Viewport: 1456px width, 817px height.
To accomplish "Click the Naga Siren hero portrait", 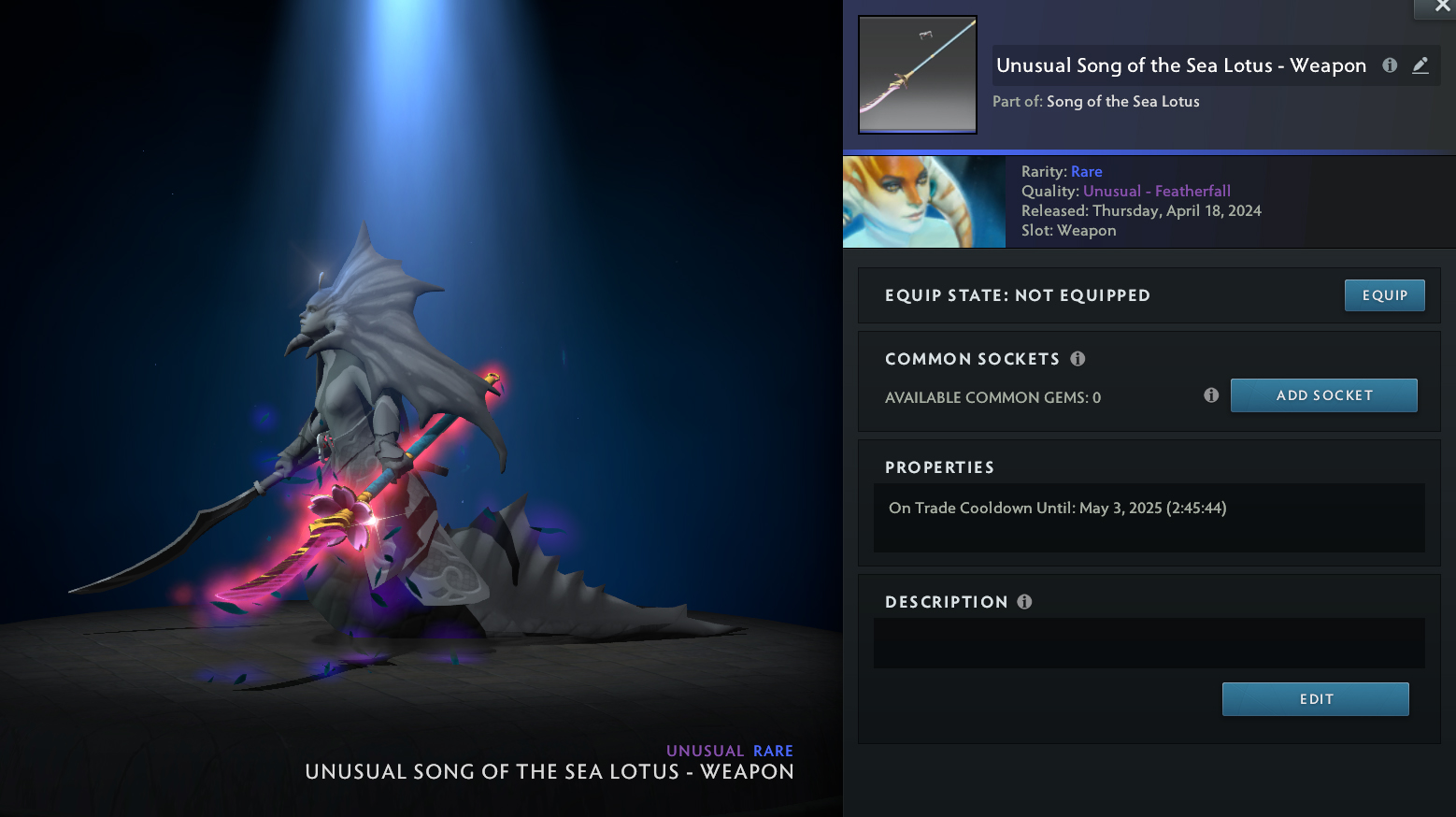I will tap(923, 202).
